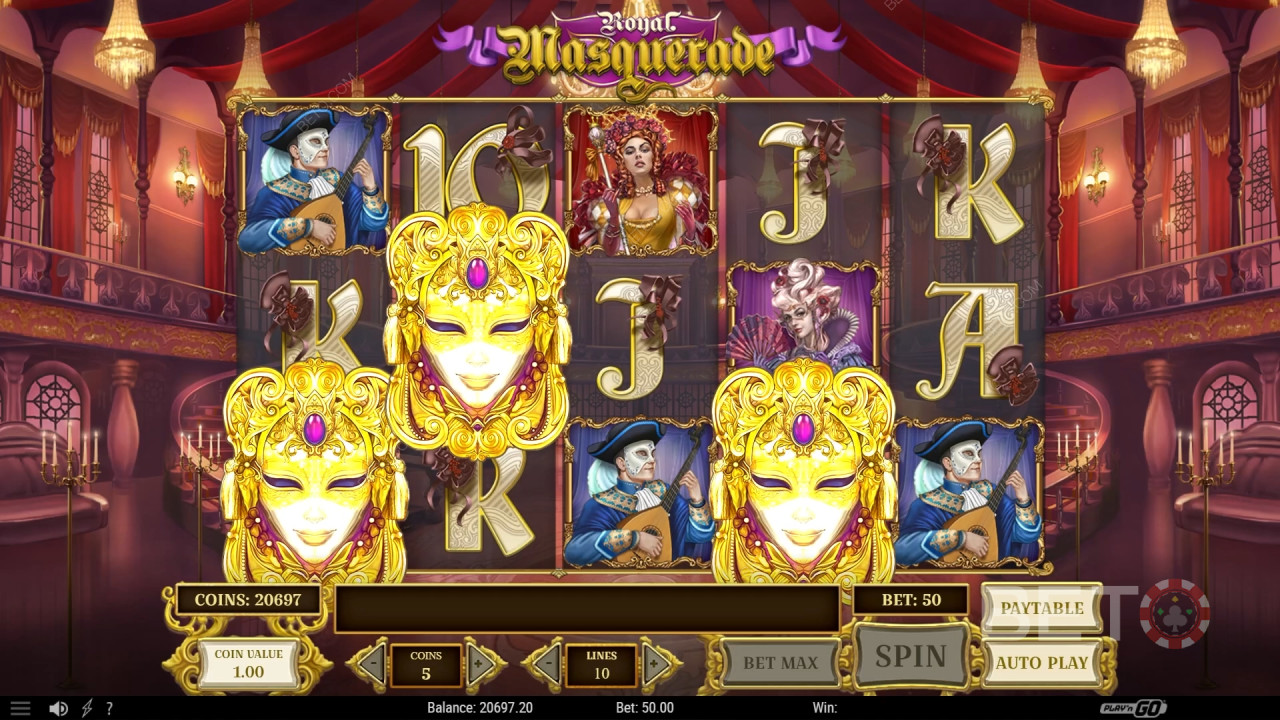Toggle the lightning bolt fast-play option
The width and height of the screenshot is (1280, 720).
(x=86, y=708)
